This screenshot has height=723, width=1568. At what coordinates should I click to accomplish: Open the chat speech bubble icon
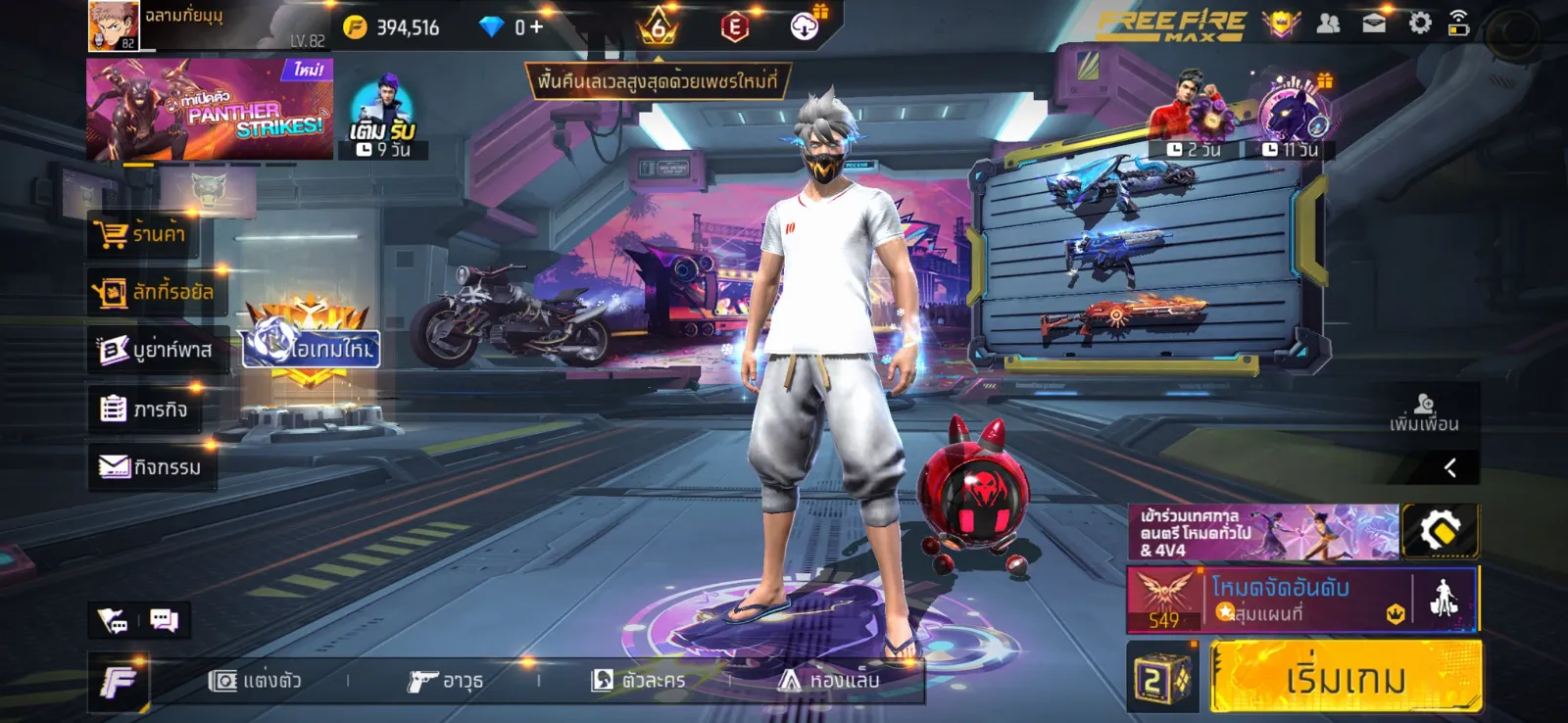click(164, 620)
